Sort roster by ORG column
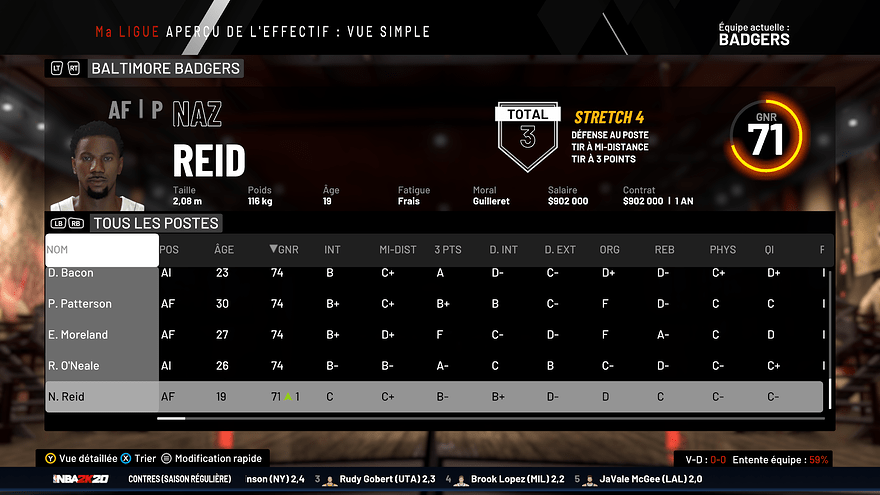Viewport: 880px width, 495px height. pos(609,250)
